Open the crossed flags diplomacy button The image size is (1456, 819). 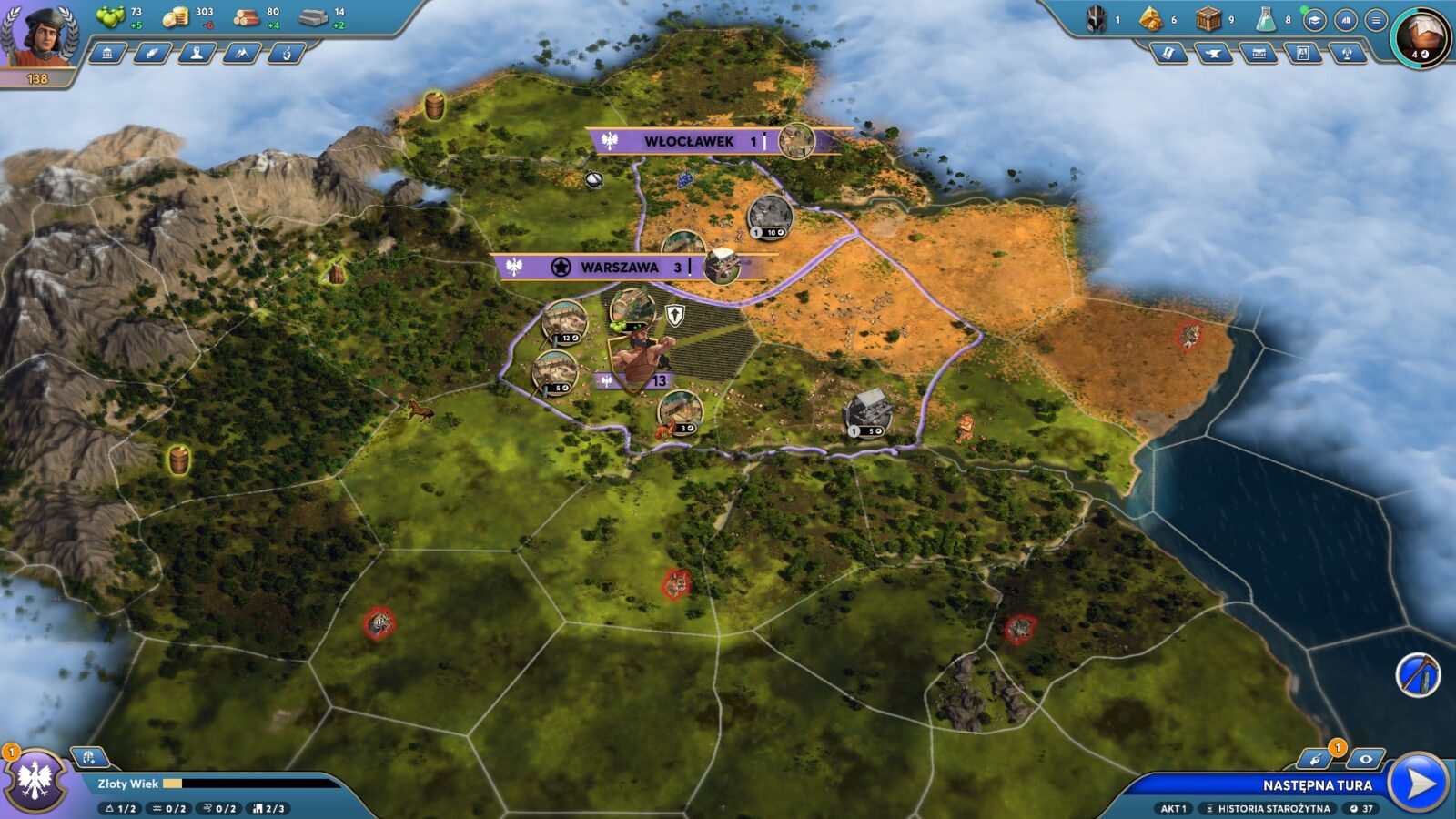click(1348, 54)
